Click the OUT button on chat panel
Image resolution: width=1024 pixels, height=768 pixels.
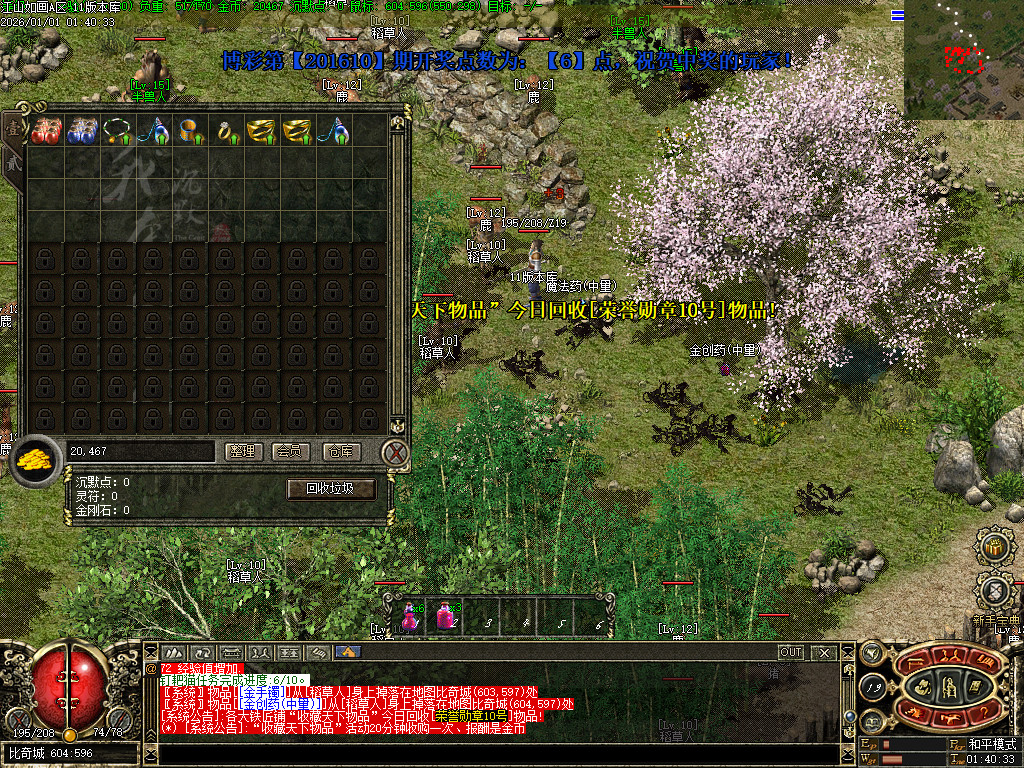click(791, 652)
